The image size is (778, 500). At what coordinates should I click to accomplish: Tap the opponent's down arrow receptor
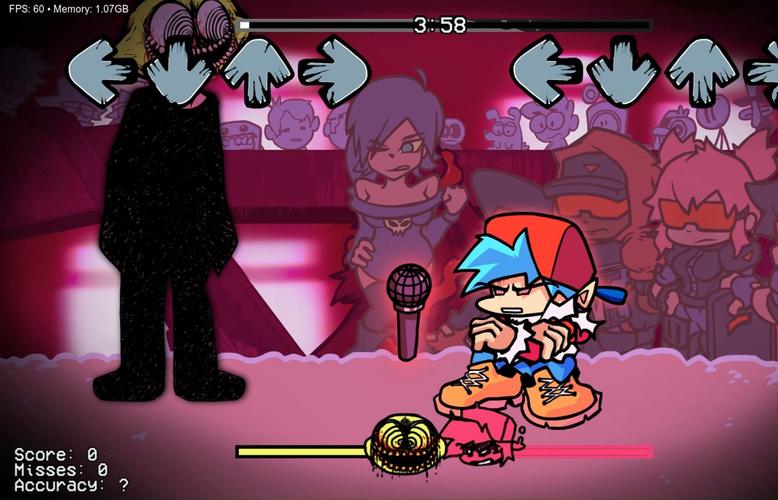tap(180, 68)
